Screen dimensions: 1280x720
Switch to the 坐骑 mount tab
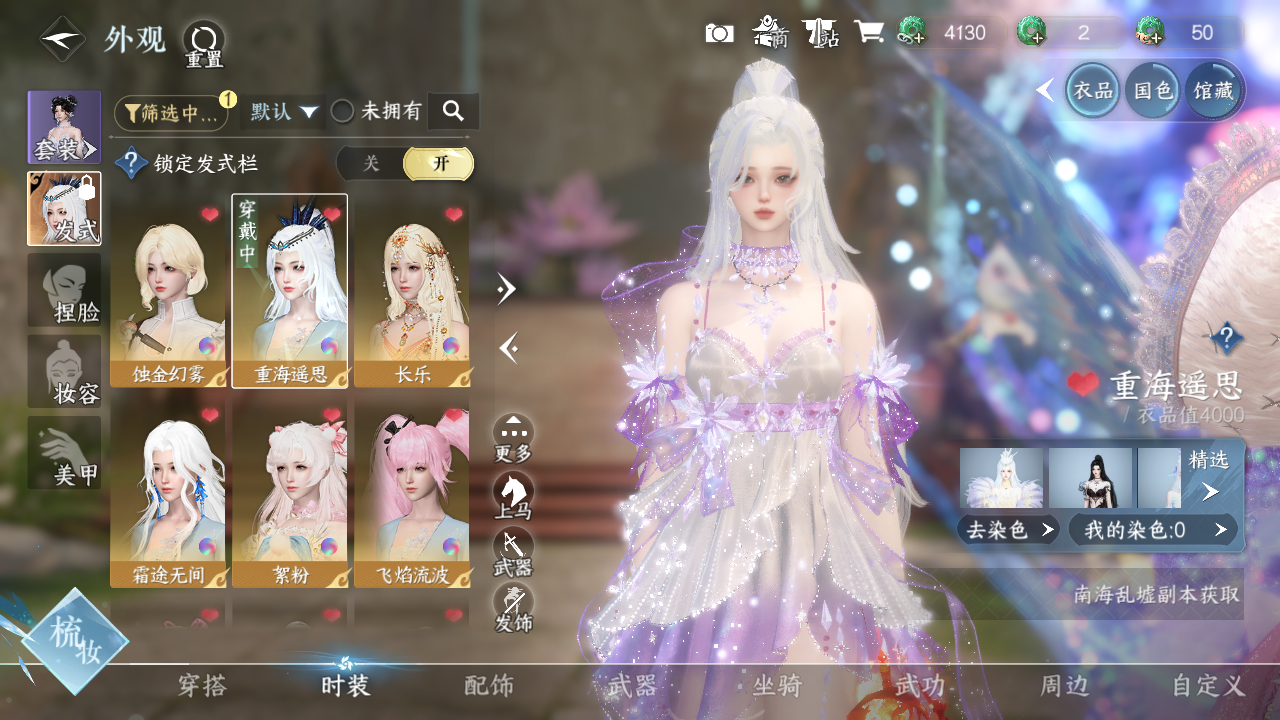(777, 685)
